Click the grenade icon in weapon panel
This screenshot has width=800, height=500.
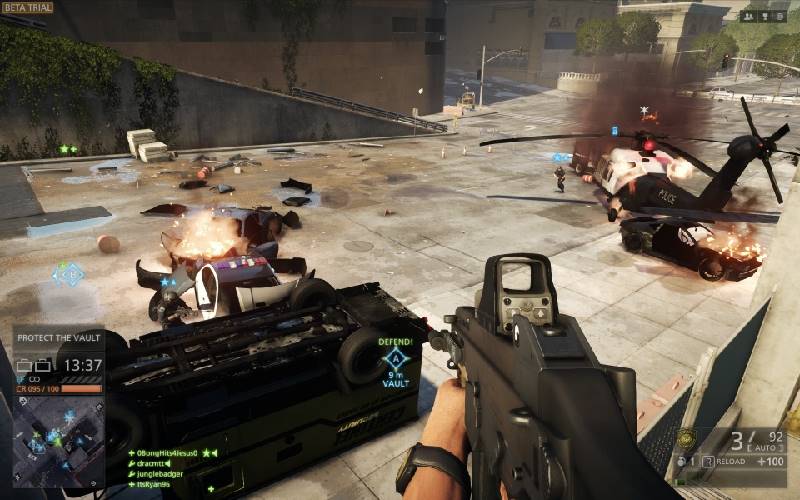pyautogui.click(x=679, y=461)
